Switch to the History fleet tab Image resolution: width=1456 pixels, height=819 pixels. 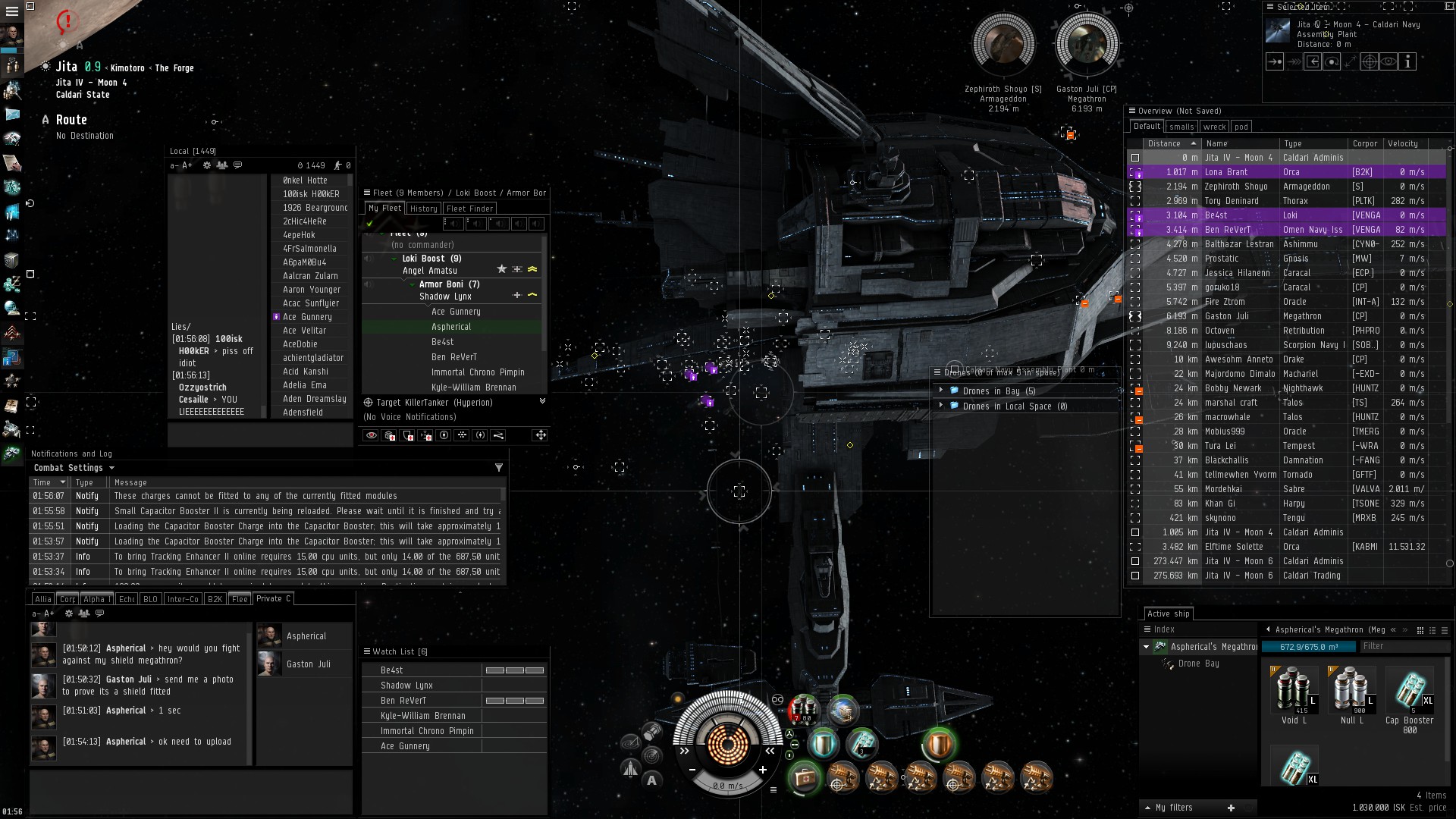pos(423,209)
